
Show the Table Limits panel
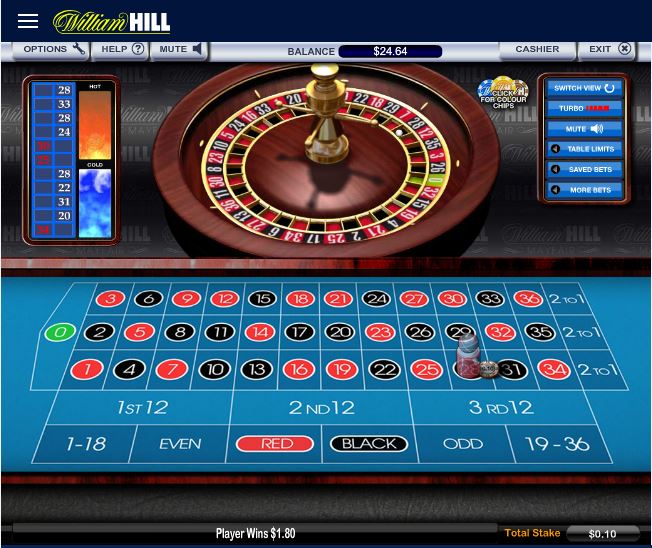[x=585, y=149]
